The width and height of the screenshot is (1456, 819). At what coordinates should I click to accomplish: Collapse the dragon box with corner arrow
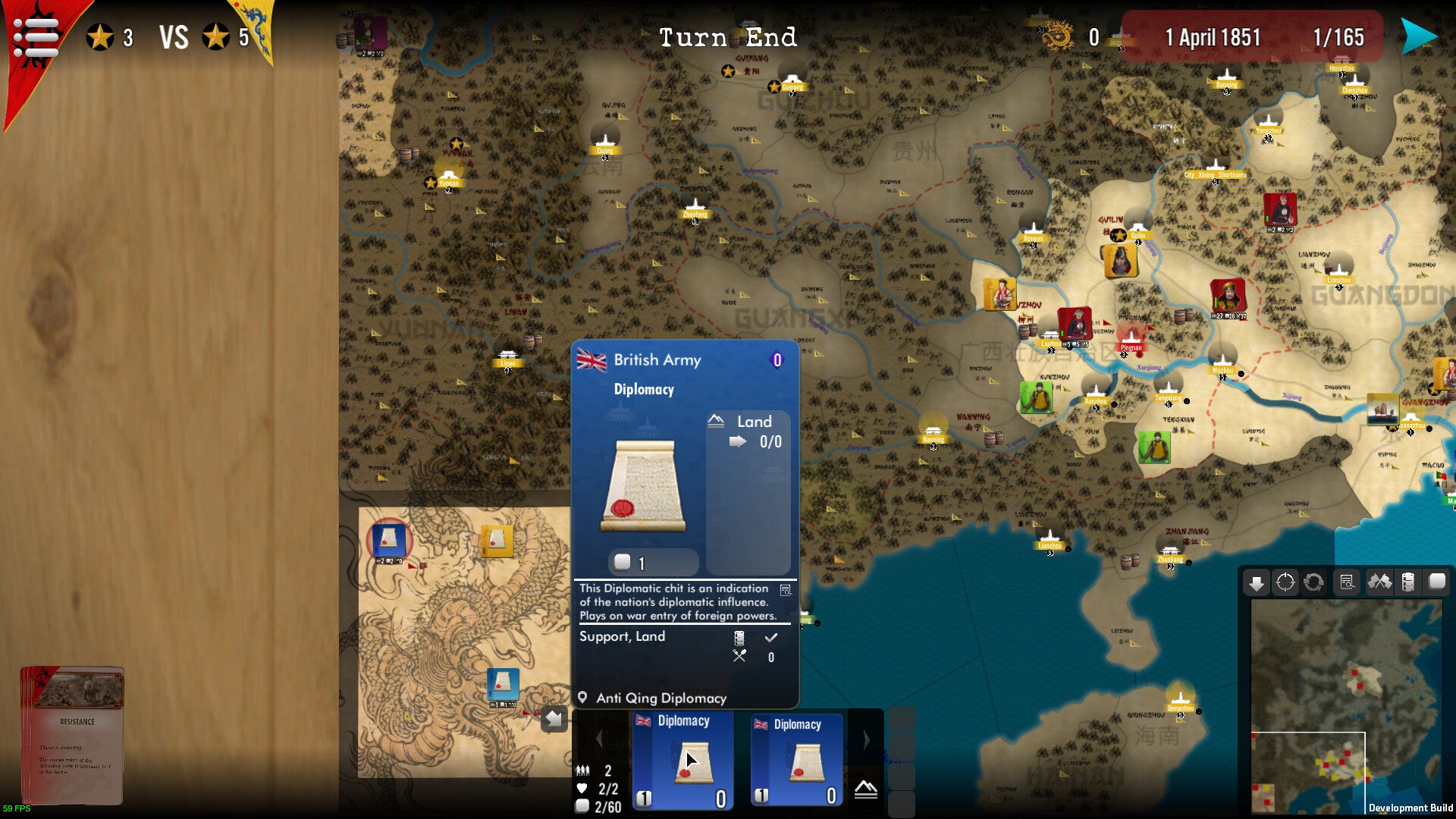554,718
